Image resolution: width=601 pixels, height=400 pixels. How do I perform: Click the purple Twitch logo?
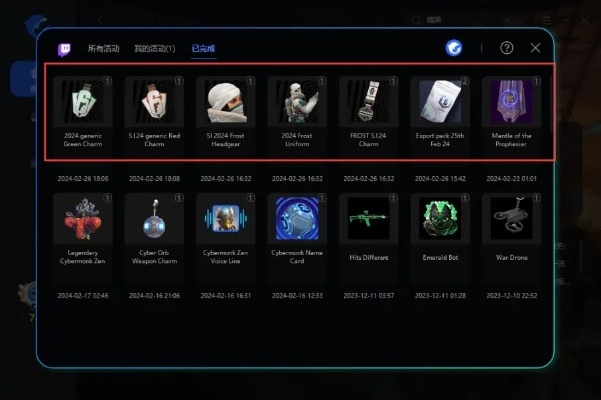[65, 48]
